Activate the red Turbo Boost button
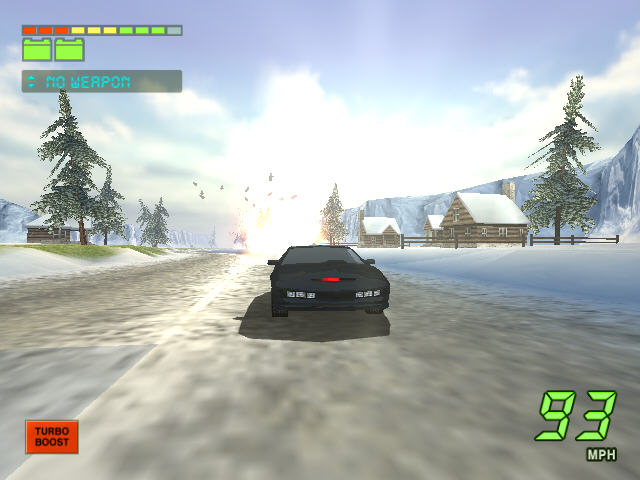This screenshot has height=480, width=640. coord(51,437)
